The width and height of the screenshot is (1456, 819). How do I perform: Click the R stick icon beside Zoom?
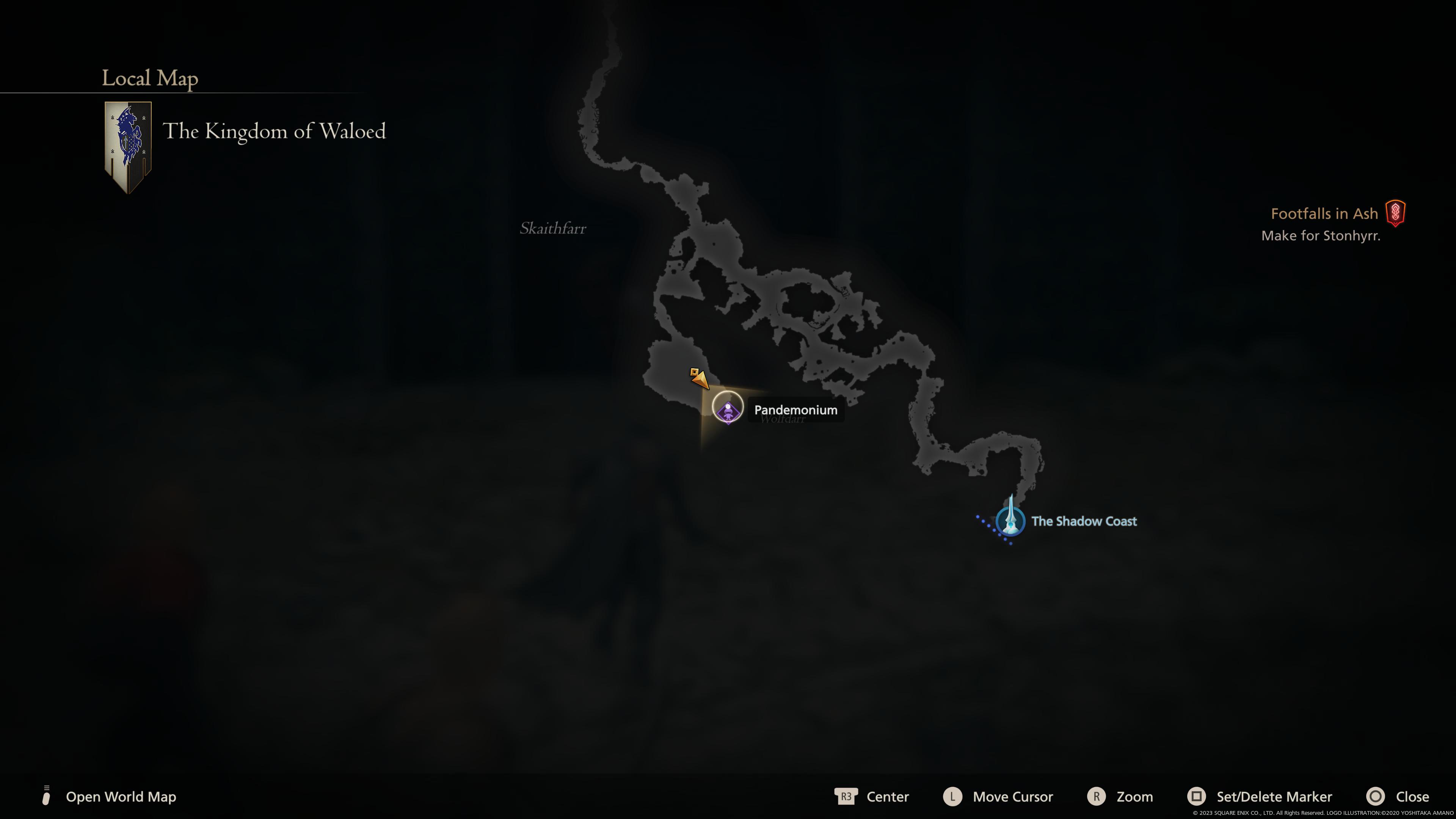[1096, 797]
